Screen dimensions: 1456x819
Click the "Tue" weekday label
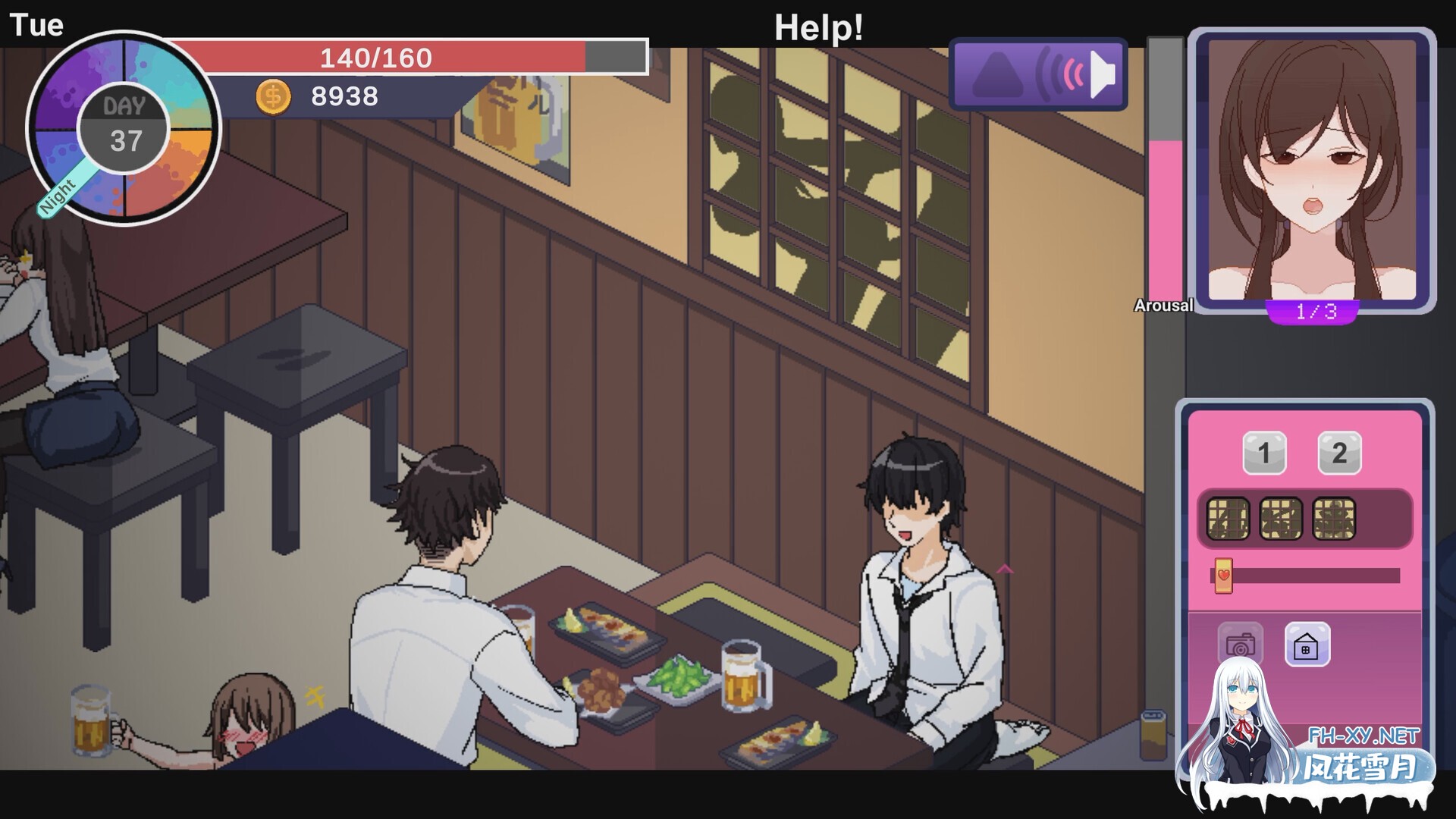(37, 25)
